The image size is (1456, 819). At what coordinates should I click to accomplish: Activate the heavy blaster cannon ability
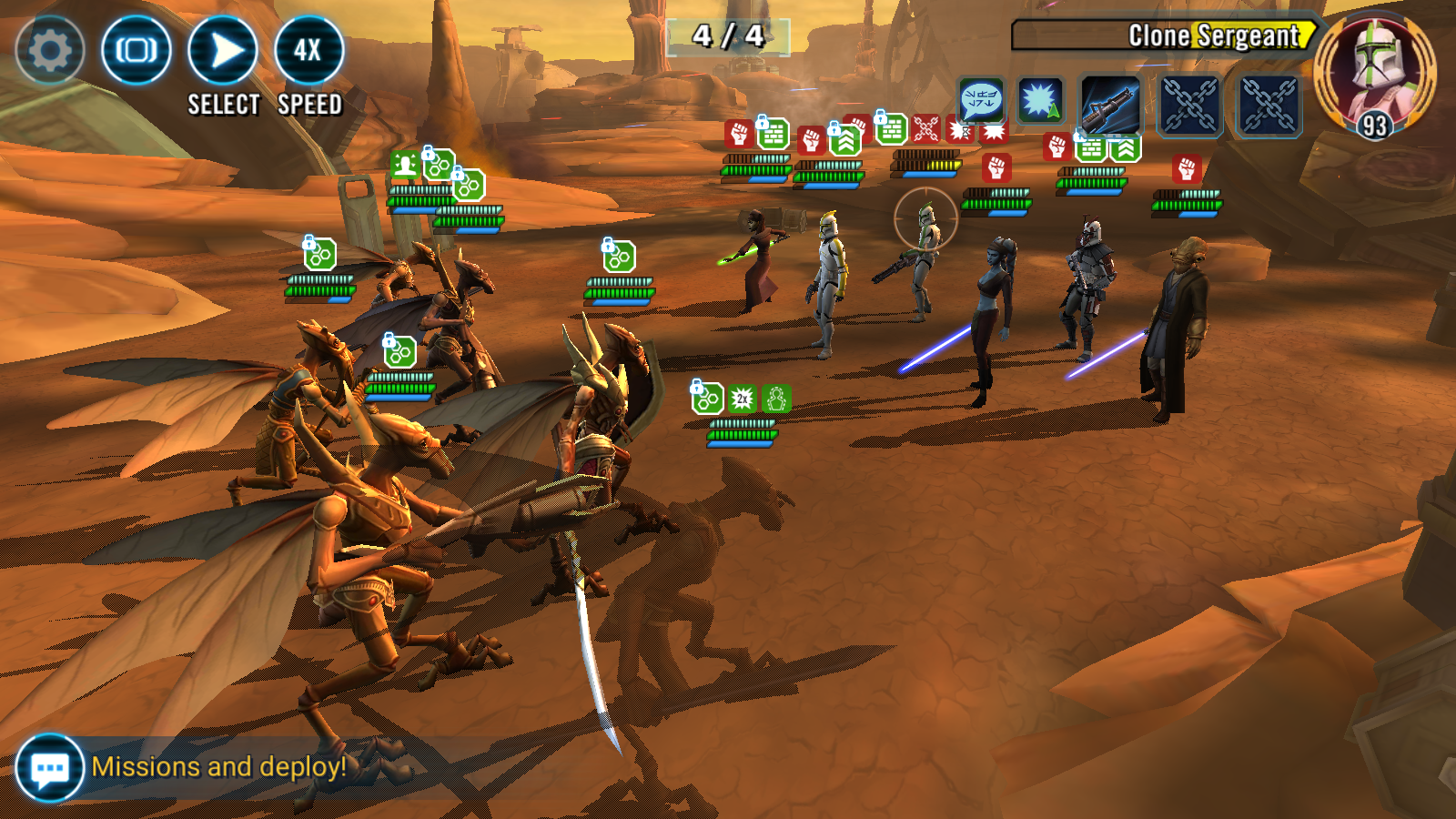[x=1110, y=106]
